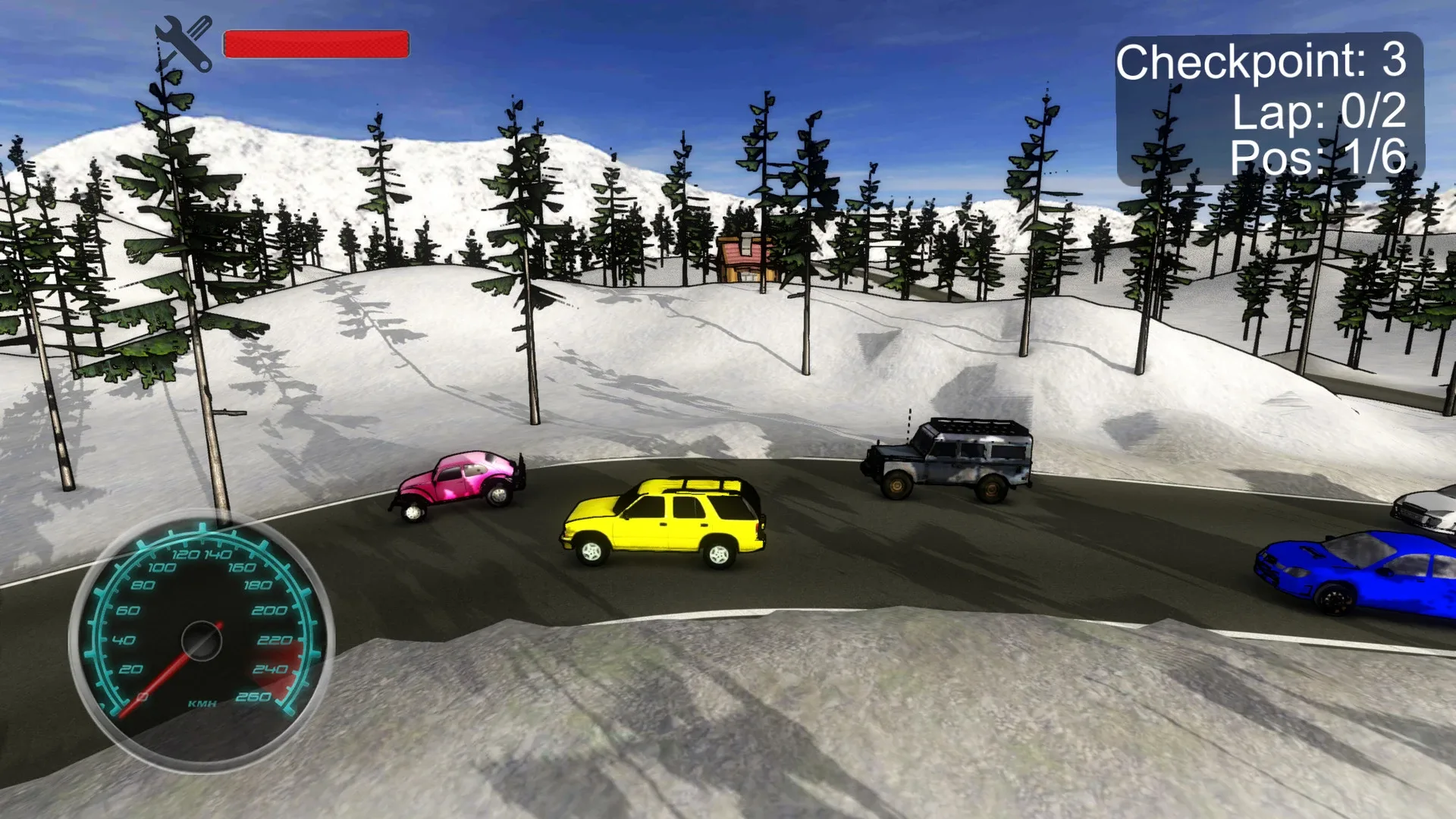Screen dimensions: 1456x819
Task: Click the KMH label inside the speedometer
Action: point(201,704)
